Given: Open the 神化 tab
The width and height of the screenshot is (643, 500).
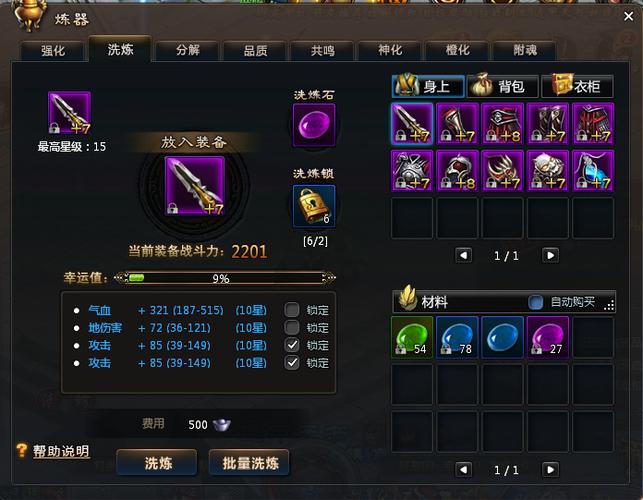Looking at the screenshot, I should (x=390, y=51).
